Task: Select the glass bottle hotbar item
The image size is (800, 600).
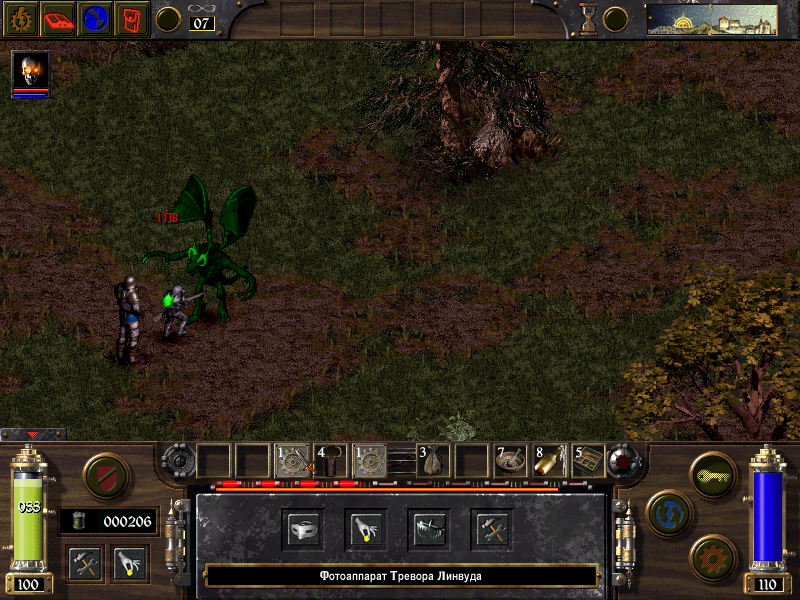Action: click(549, 461)
